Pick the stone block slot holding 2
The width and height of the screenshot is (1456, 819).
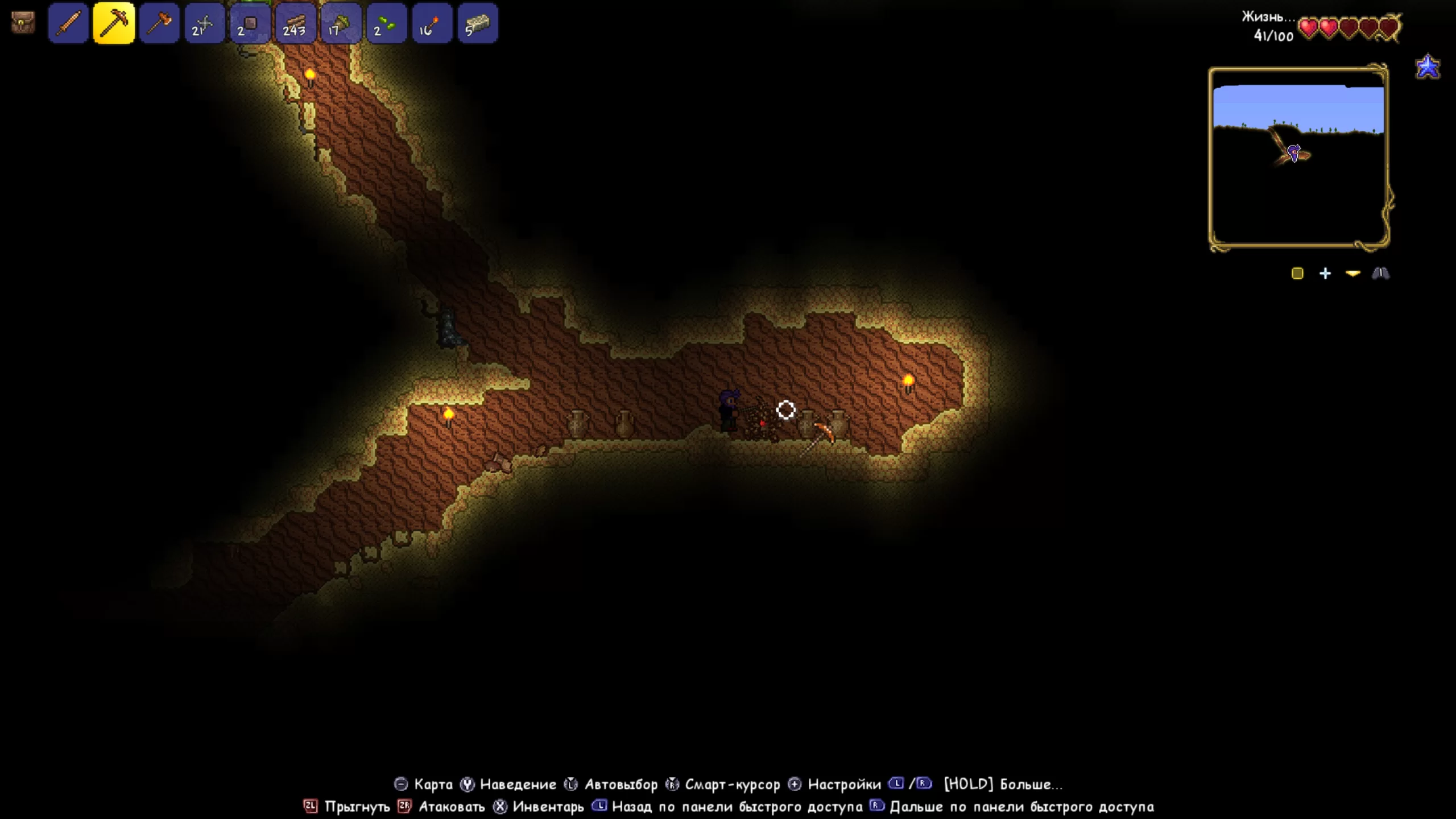click(x=250, y=23)
